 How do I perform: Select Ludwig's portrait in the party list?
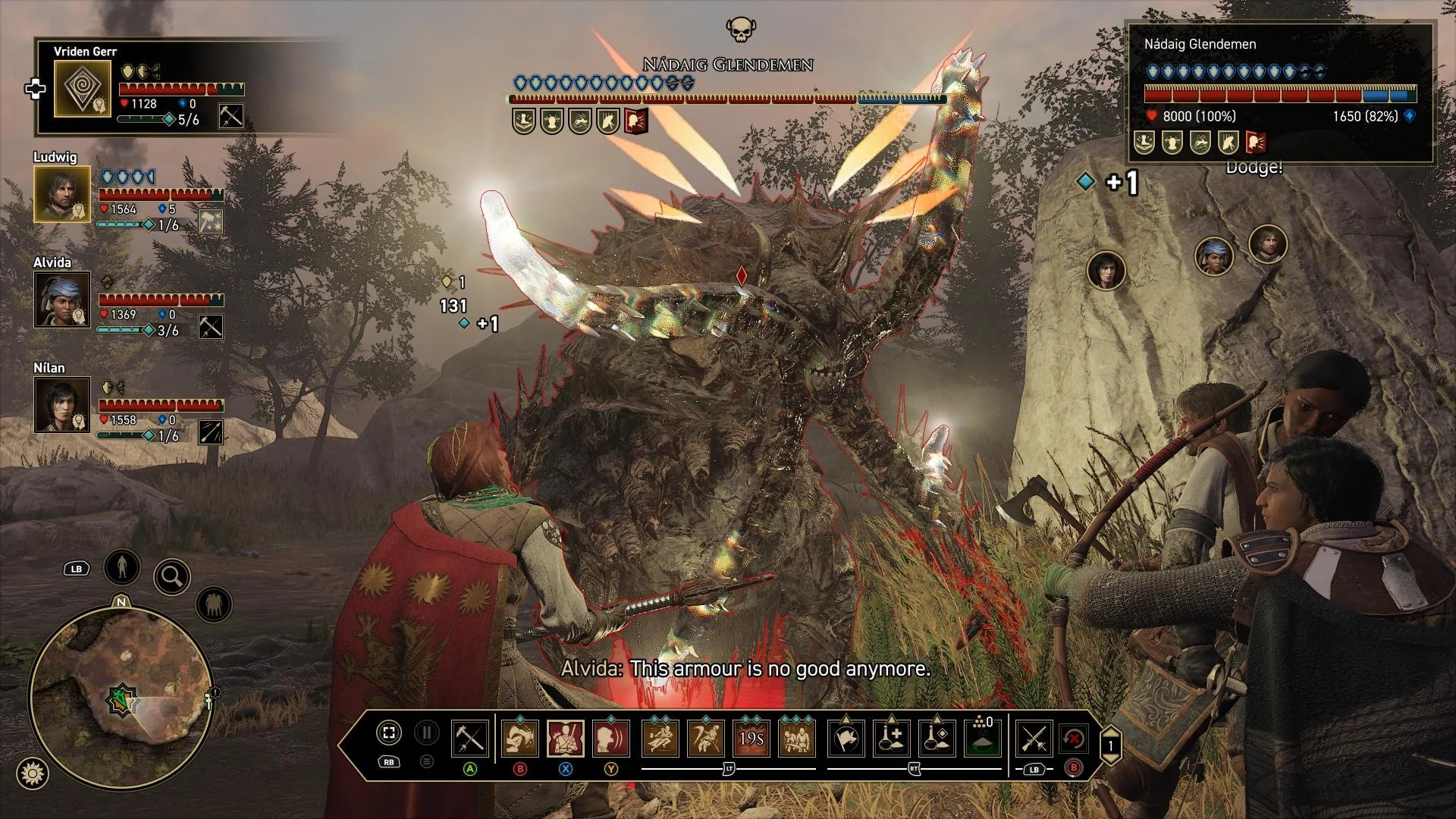click(x=61, y=194)
